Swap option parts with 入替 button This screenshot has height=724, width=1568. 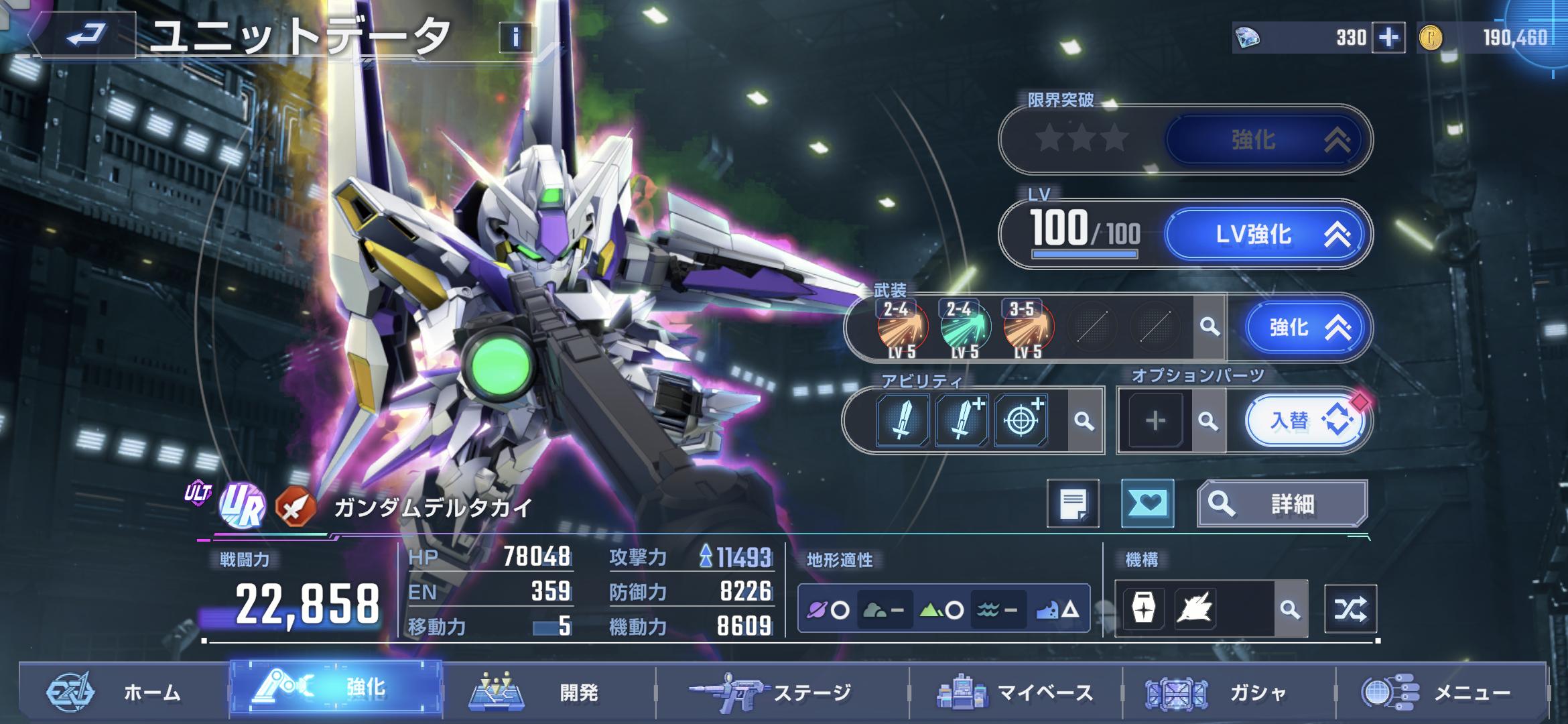click(1303, 421)
